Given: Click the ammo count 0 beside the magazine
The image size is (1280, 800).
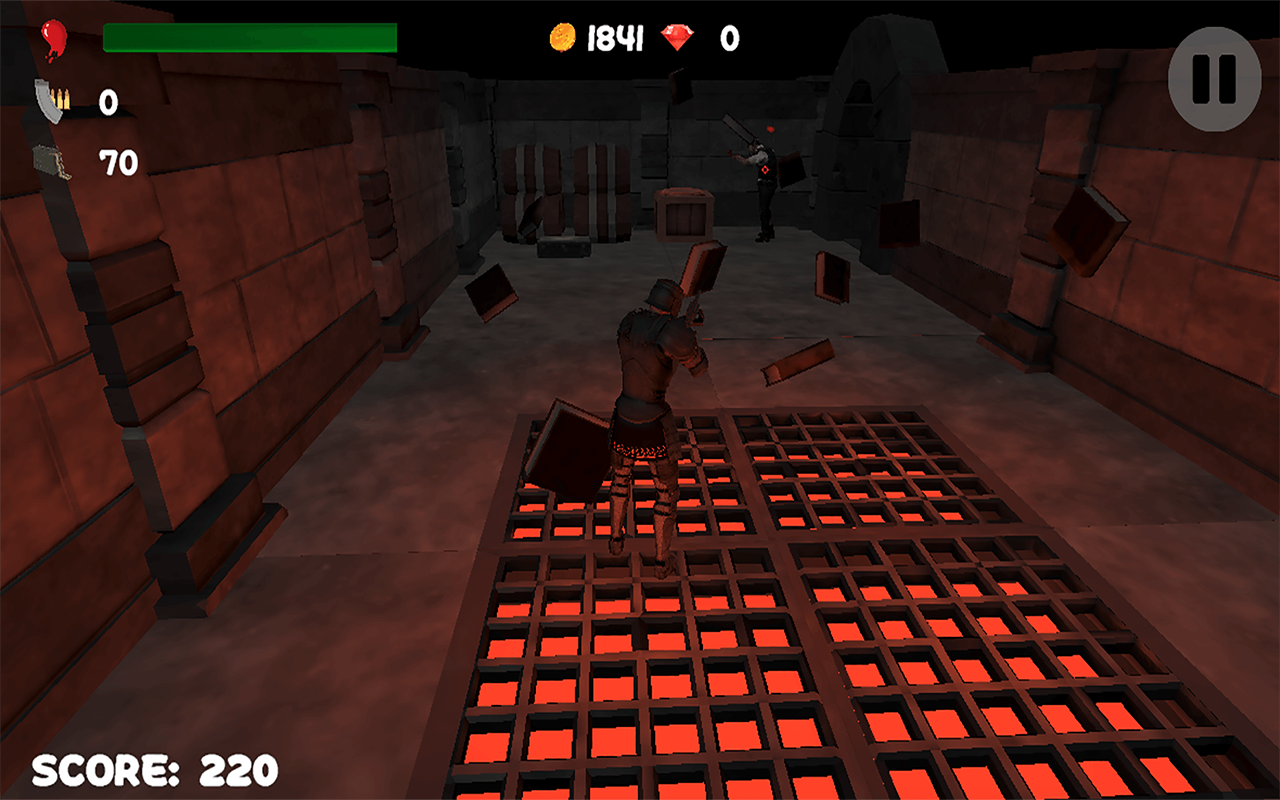Looking at the screenshot, I should click(108, 103).
